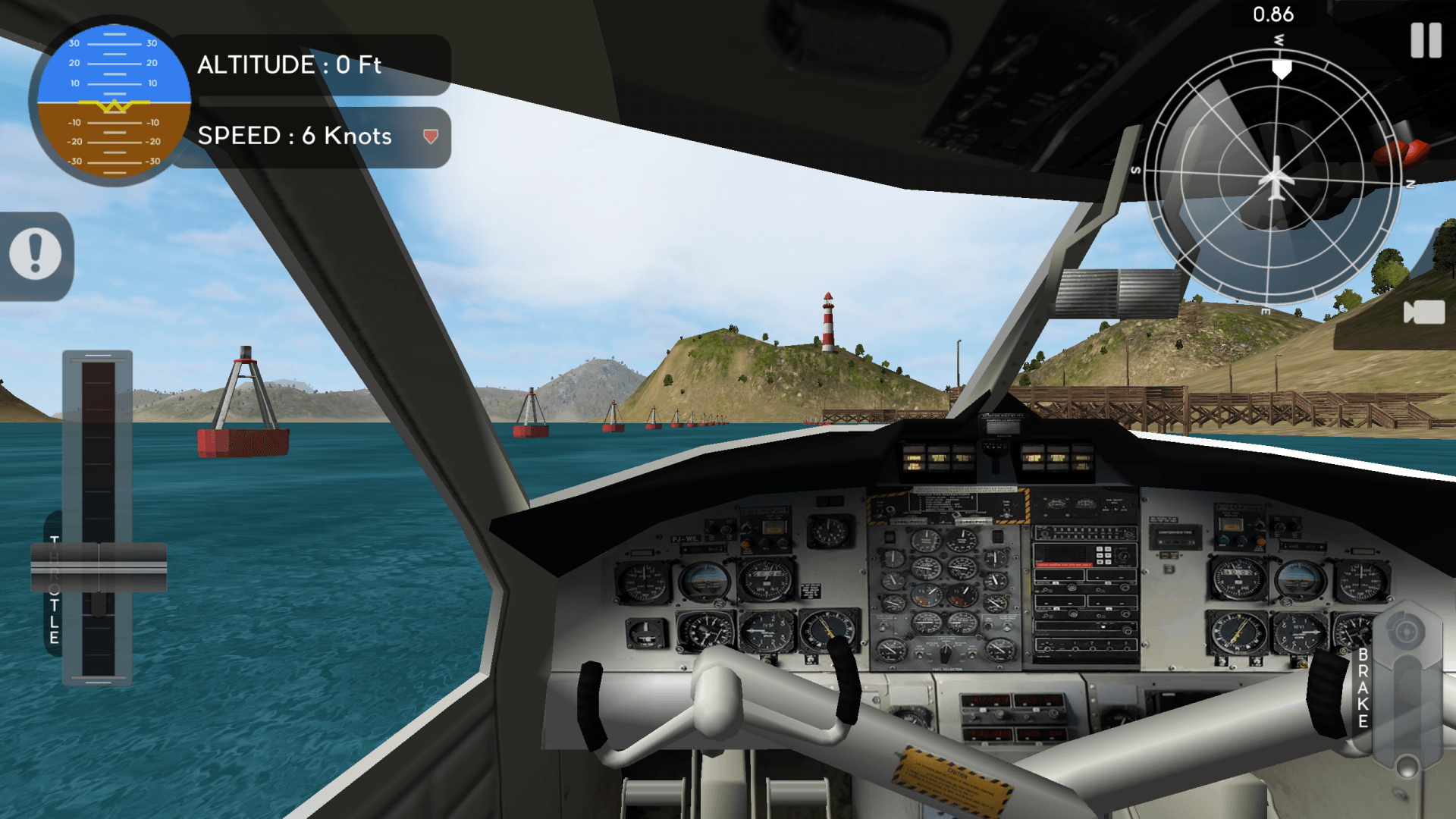Pause the flight simulation
Screen dimensions: 1456x819
tap(1426, 40)
